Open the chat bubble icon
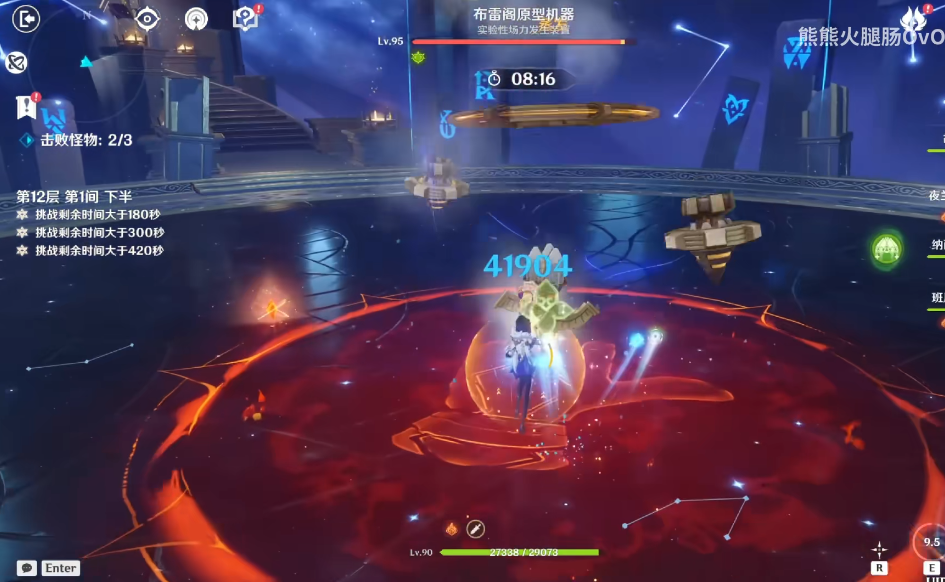The width and height of the screenshot is (945, 582). coord(27,568)
